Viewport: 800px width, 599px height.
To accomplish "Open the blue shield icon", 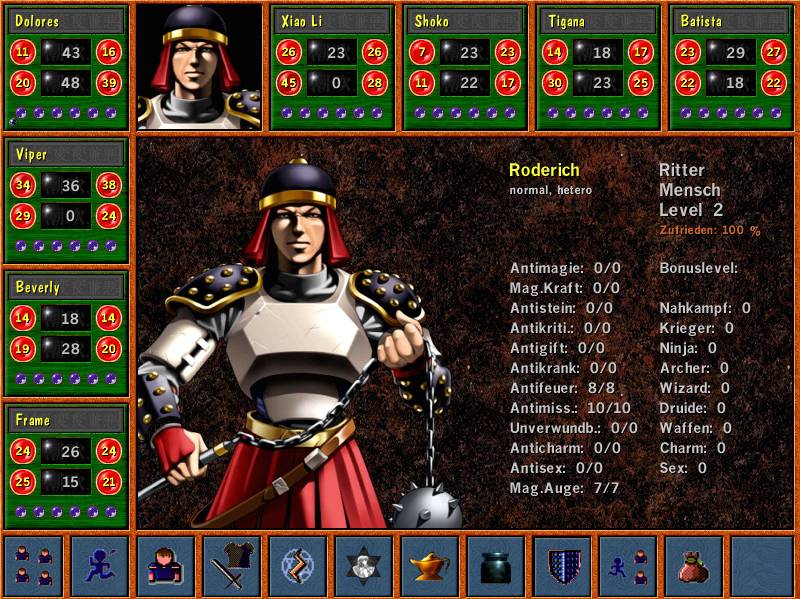I will (x=562, y=565).
